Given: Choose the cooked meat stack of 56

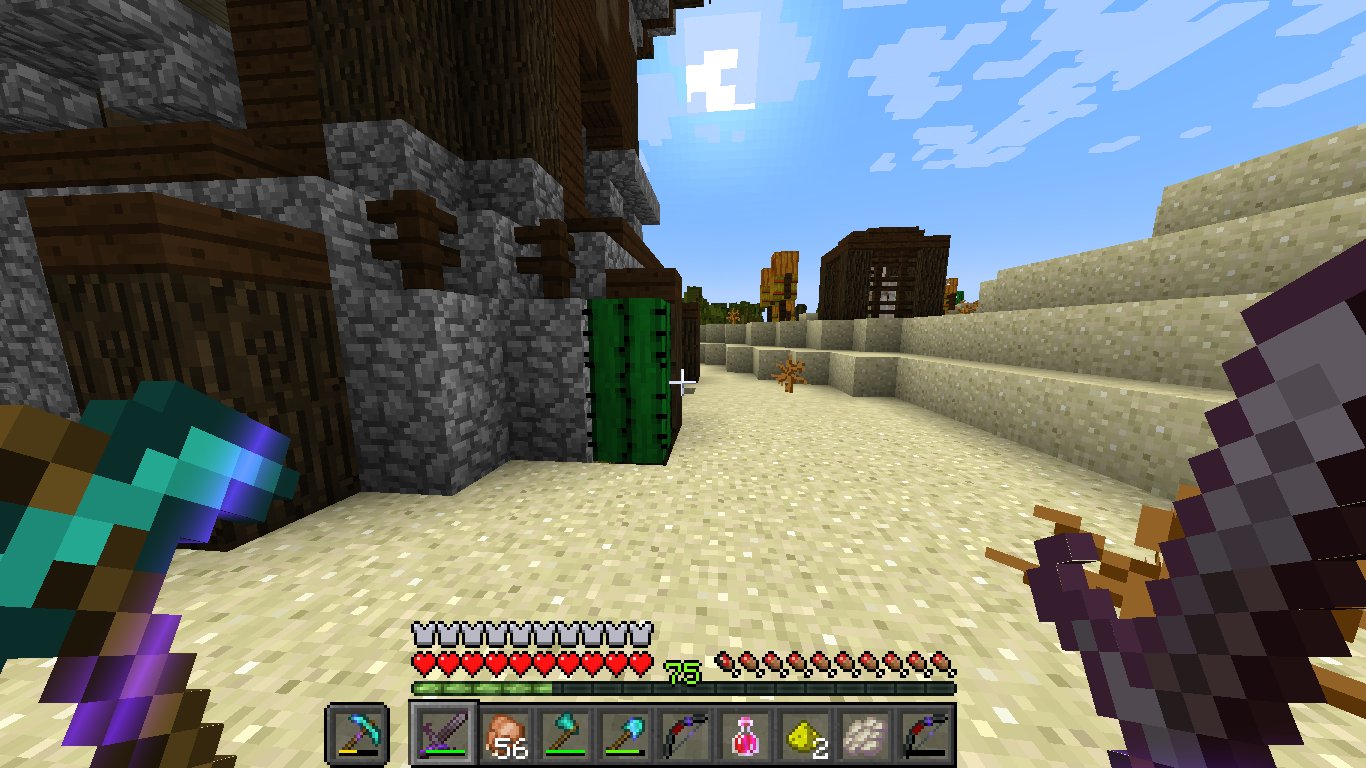Looking at the screenshot, I should [503, 735].
